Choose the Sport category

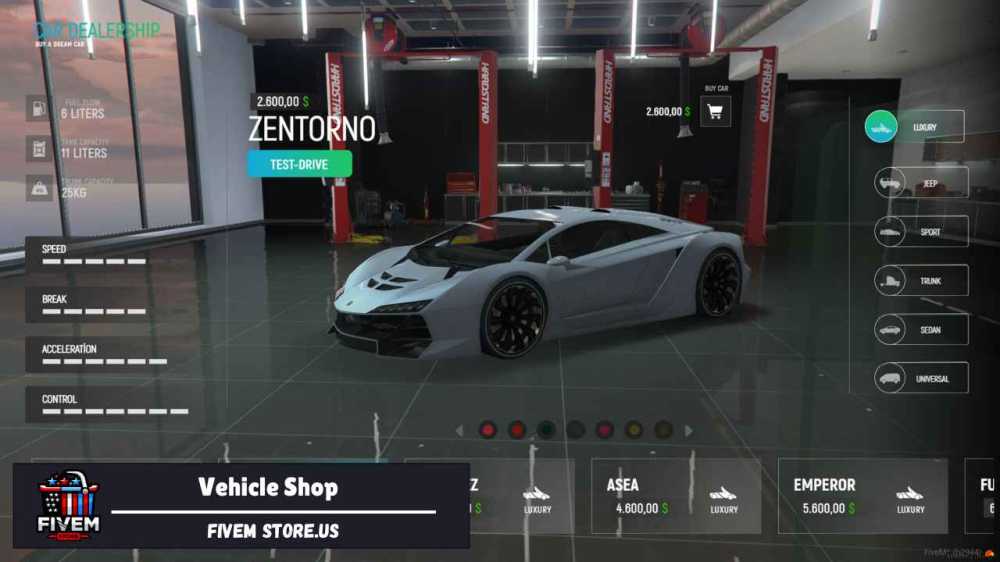920,231
